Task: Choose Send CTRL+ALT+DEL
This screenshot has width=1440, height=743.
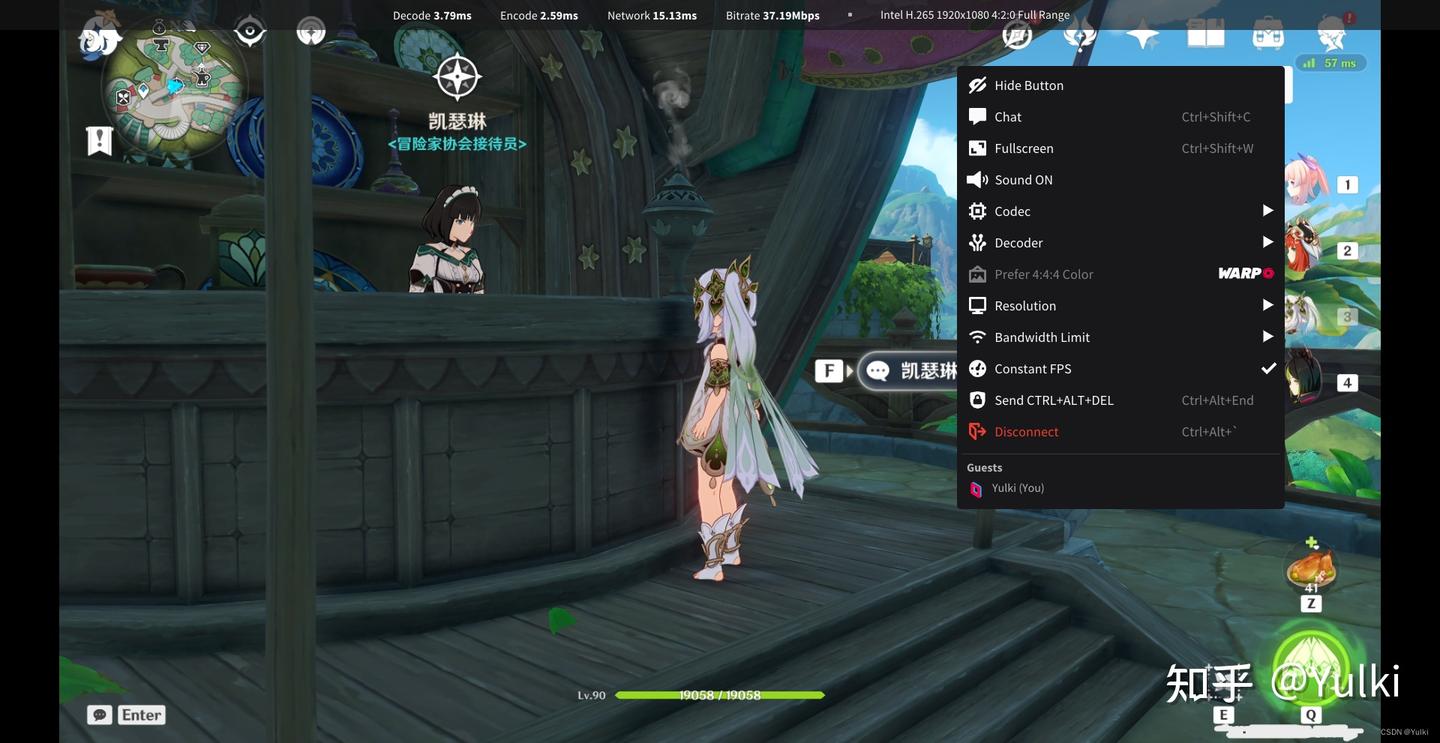Action: pyautogui.click(x=1053, y=400)
